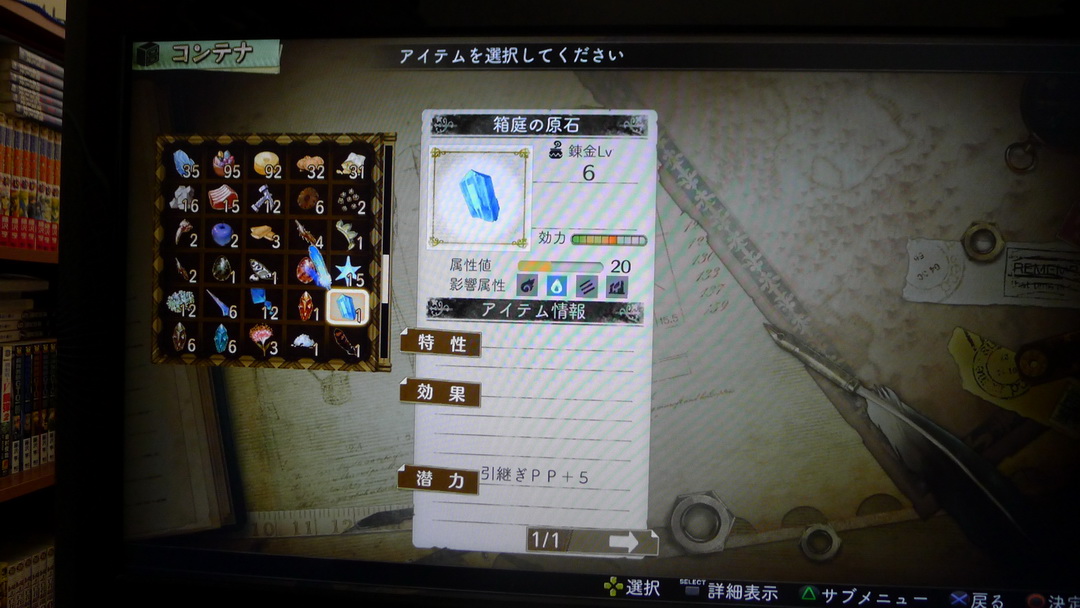
Task: Pick the gold ring item with 92
Action: coord(266,164)
